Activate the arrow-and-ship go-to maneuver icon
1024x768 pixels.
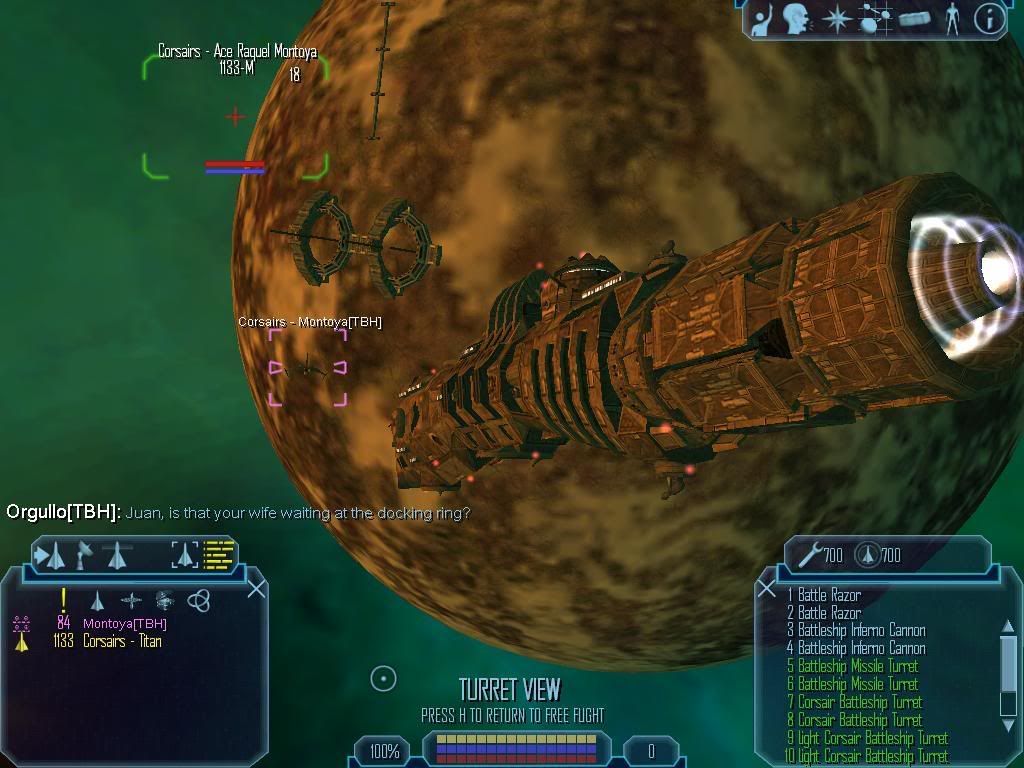pos(50,554)
